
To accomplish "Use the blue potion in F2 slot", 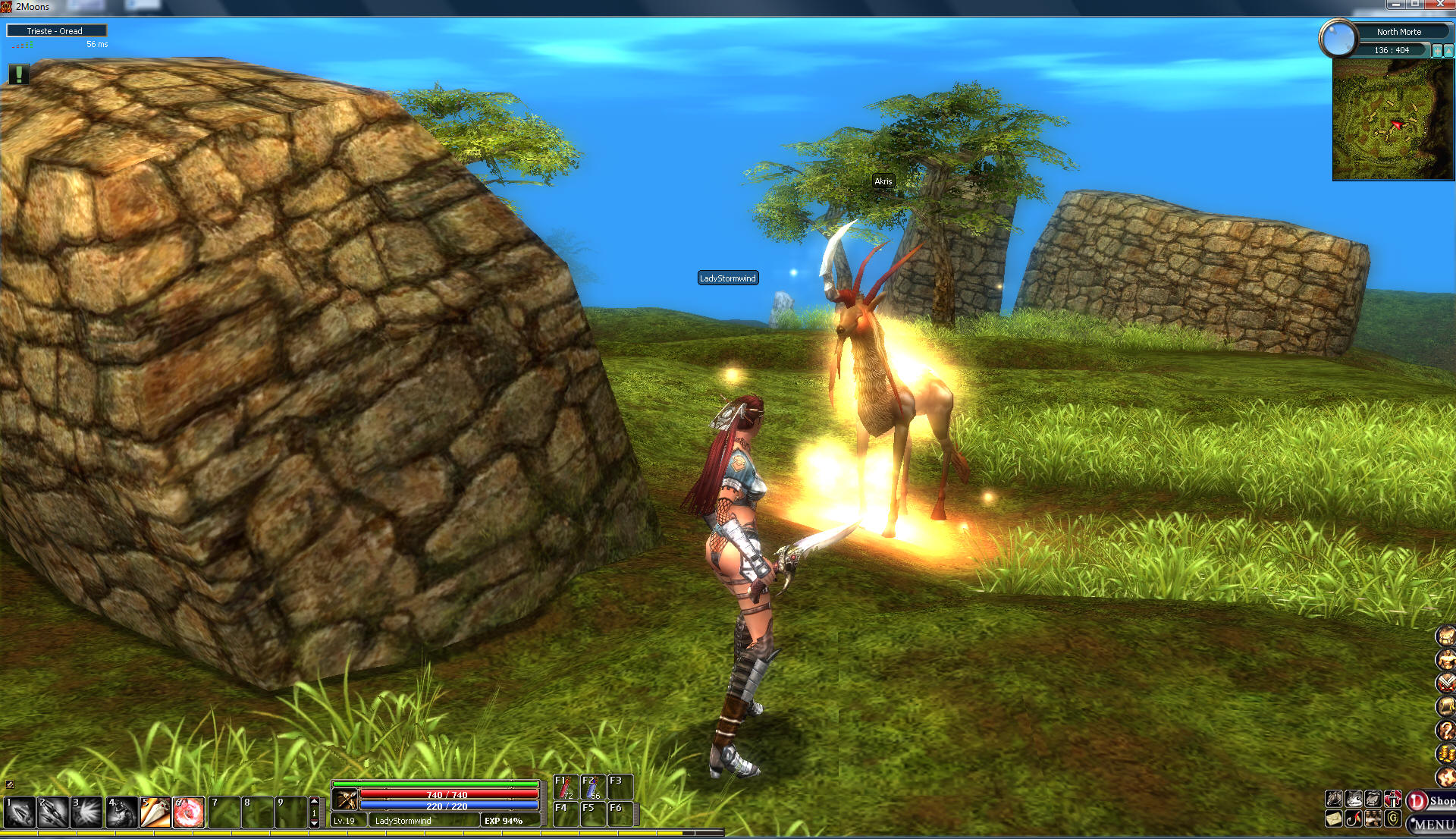I will click(593, 787).
